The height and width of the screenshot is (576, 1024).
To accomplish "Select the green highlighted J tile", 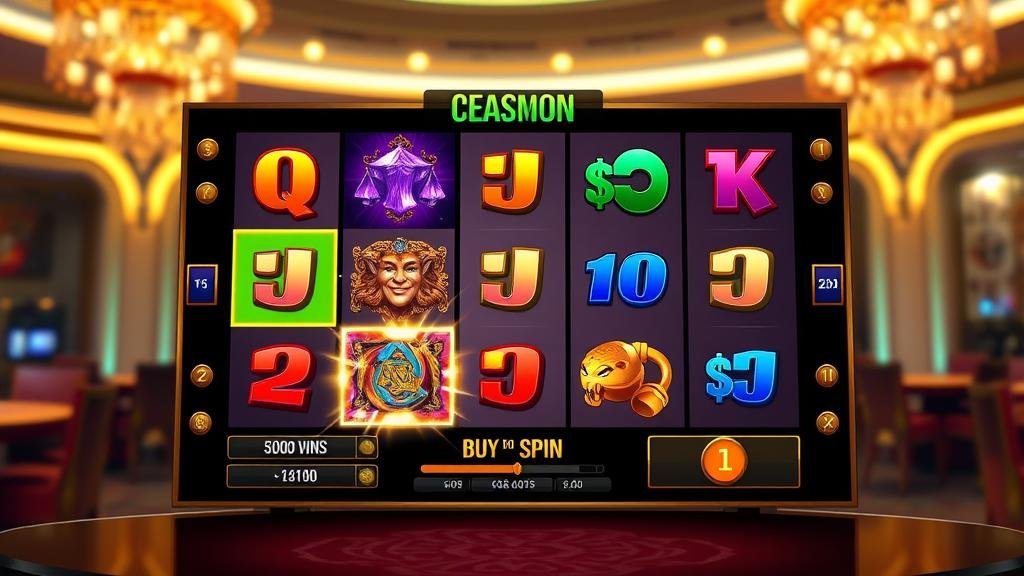I will point(285,278).
